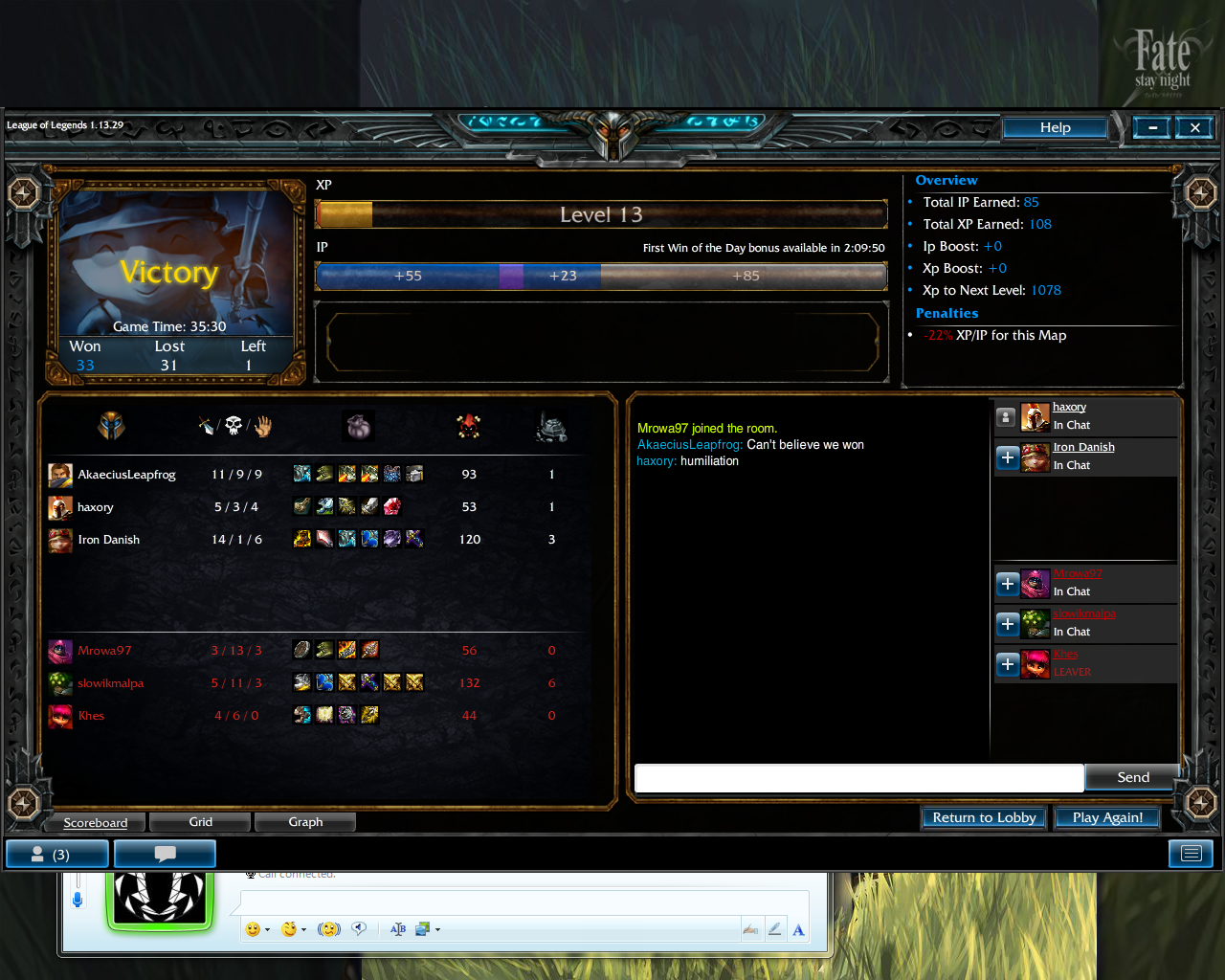Select AkaeciusLeapfrog's scoreboard row
The width and height of the screenshot is (1225, 980).
(x=126, y=475)
